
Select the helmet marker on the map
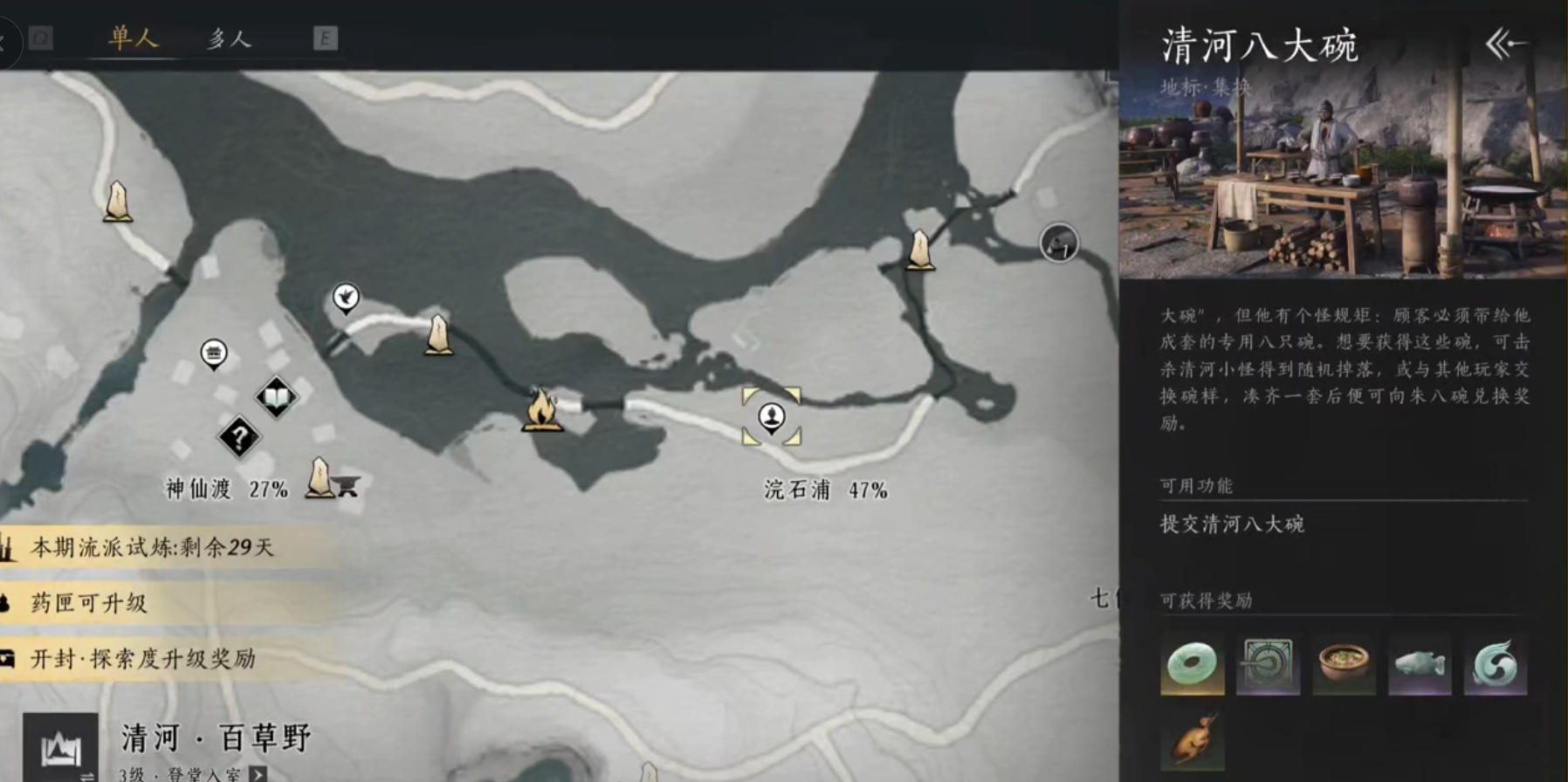click(x=1058, y=243)
